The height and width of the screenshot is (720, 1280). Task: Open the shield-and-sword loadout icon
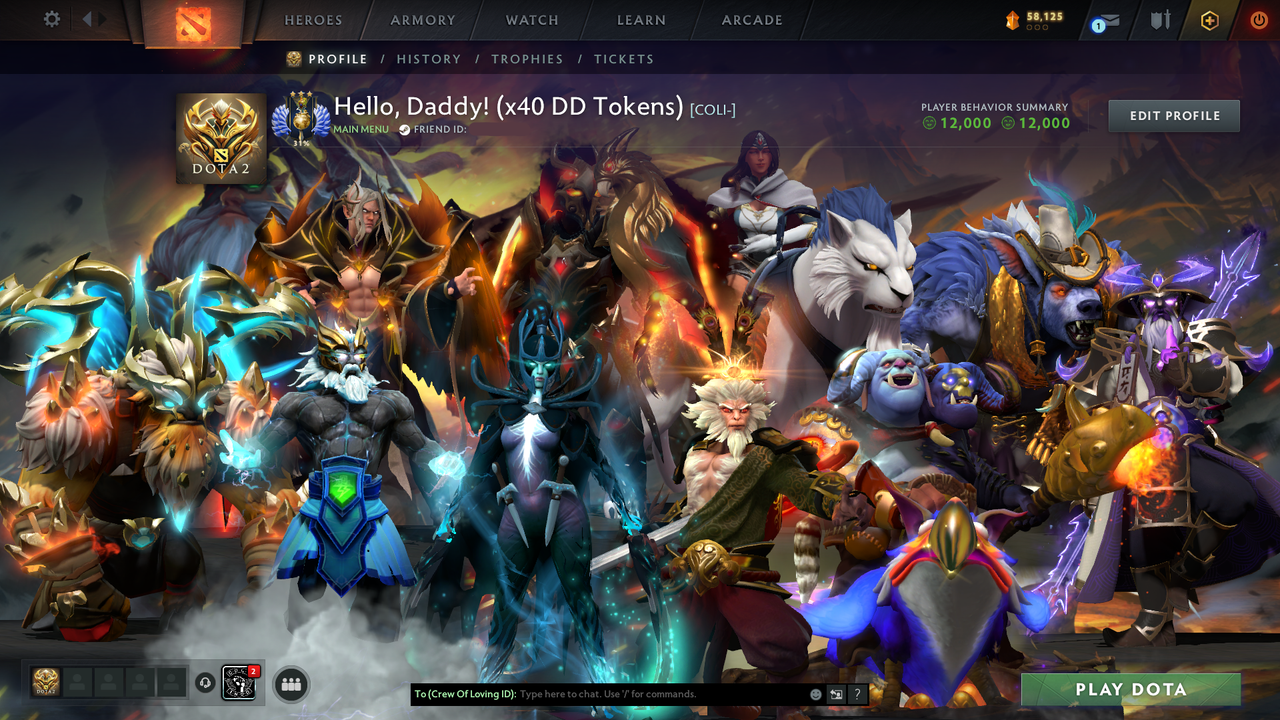pos(1160,18)
